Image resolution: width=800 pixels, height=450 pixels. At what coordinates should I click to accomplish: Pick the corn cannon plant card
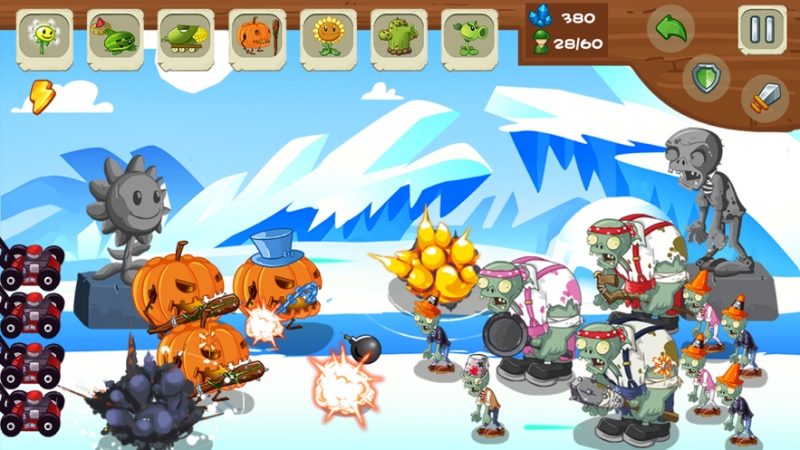tap(186, 38)
